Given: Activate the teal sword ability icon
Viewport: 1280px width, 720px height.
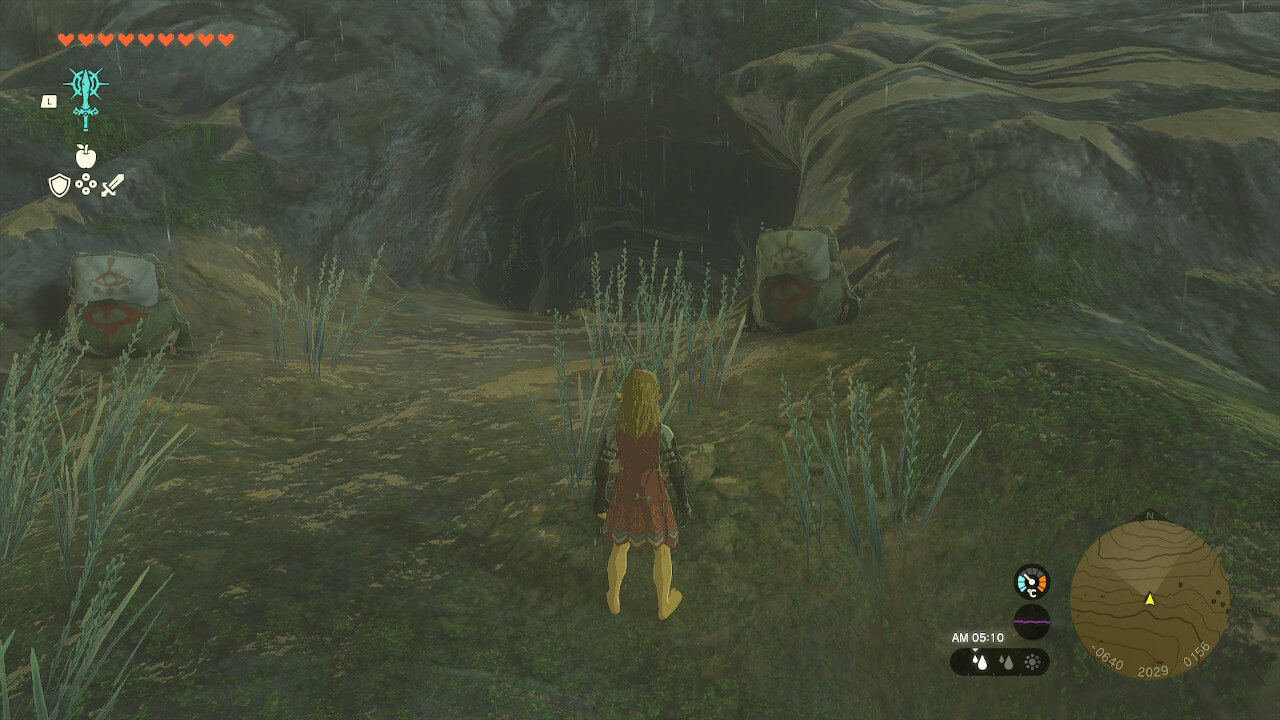Looking at the screenshot, I should coord(86,97).
